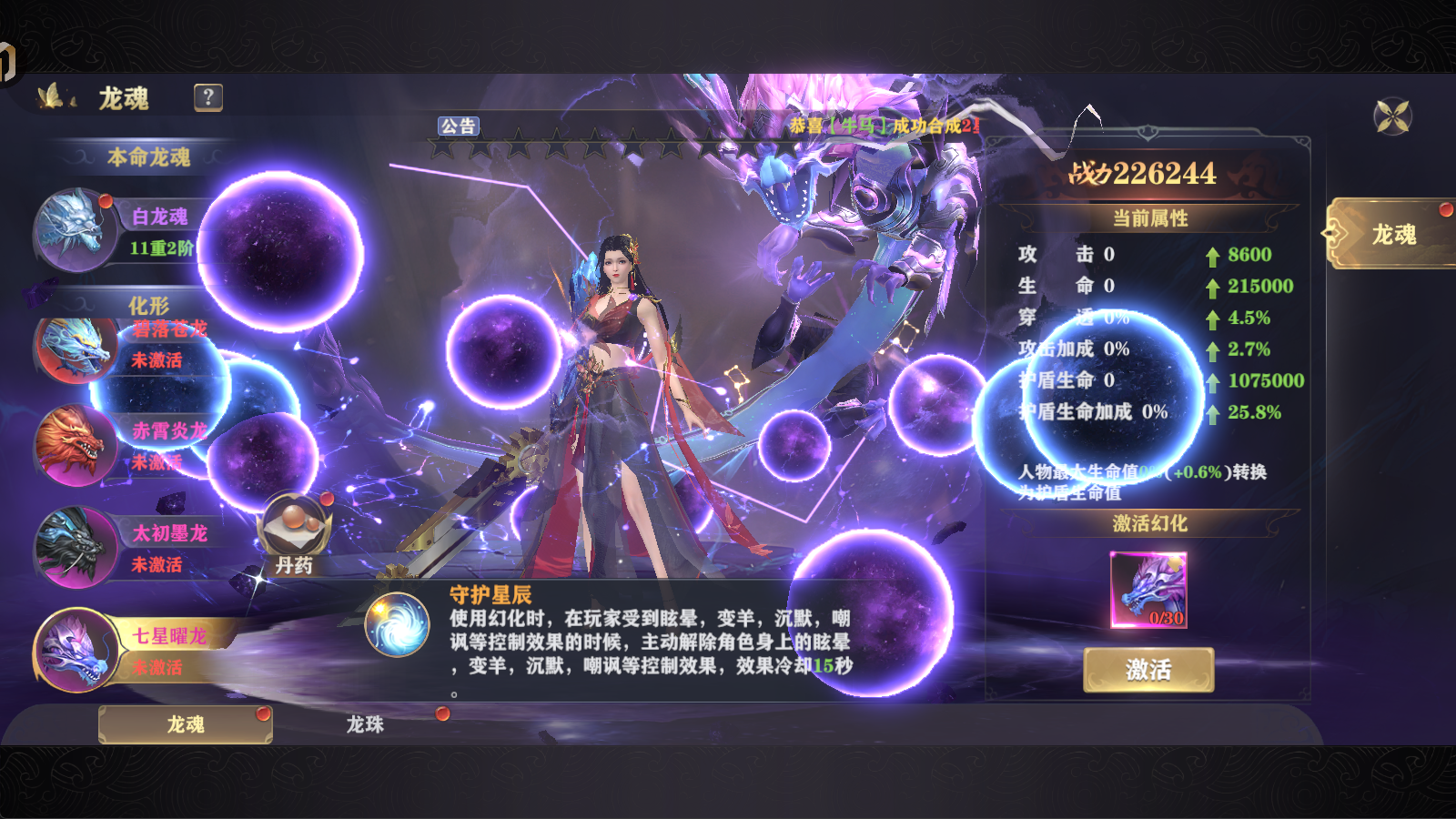Expand the 龙魂 side panel tab
Image resolution: width=1456 pixels, height=819 pixels.
(1395, 232)
